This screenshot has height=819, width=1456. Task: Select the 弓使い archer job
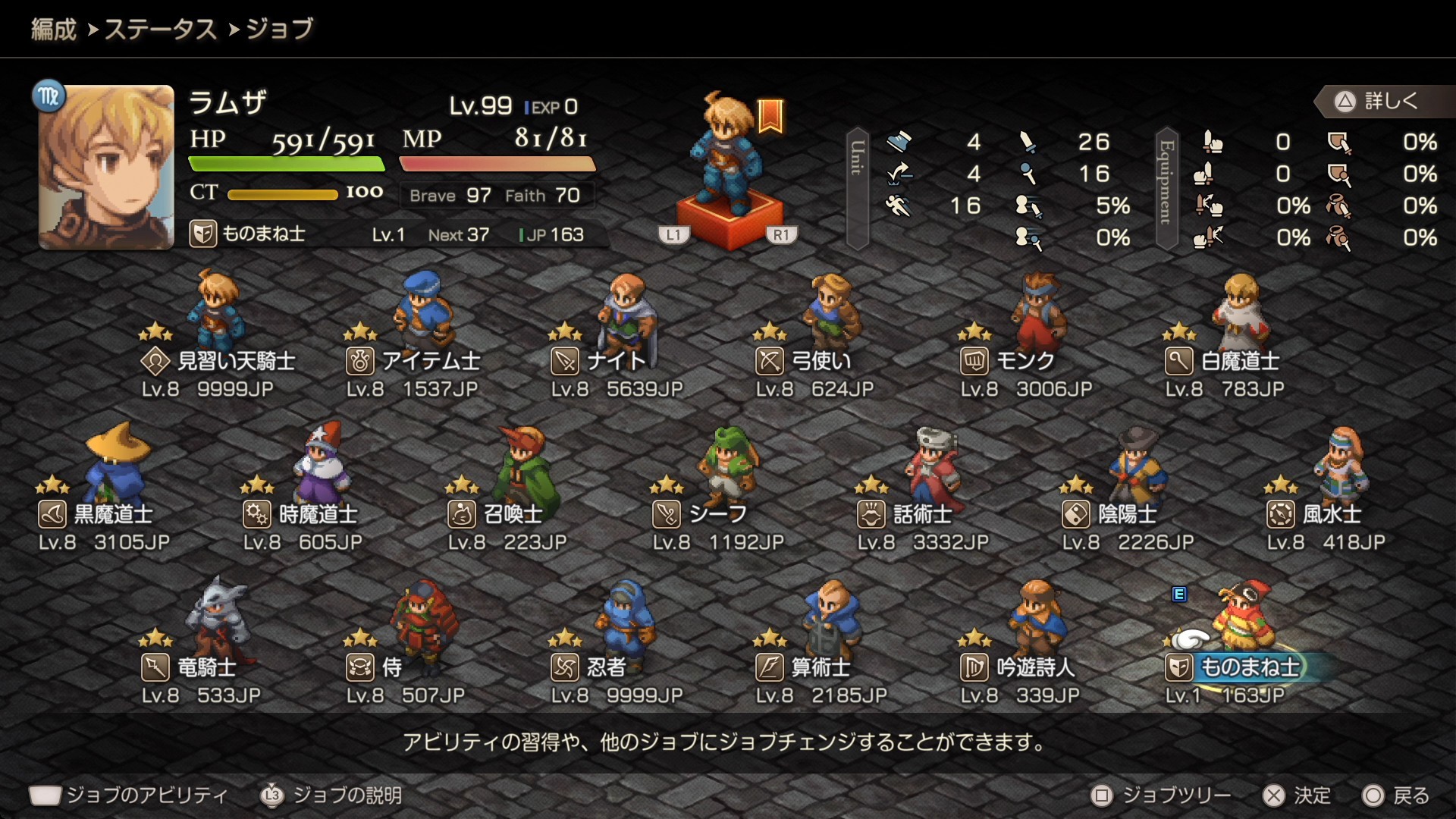(804, 361)
